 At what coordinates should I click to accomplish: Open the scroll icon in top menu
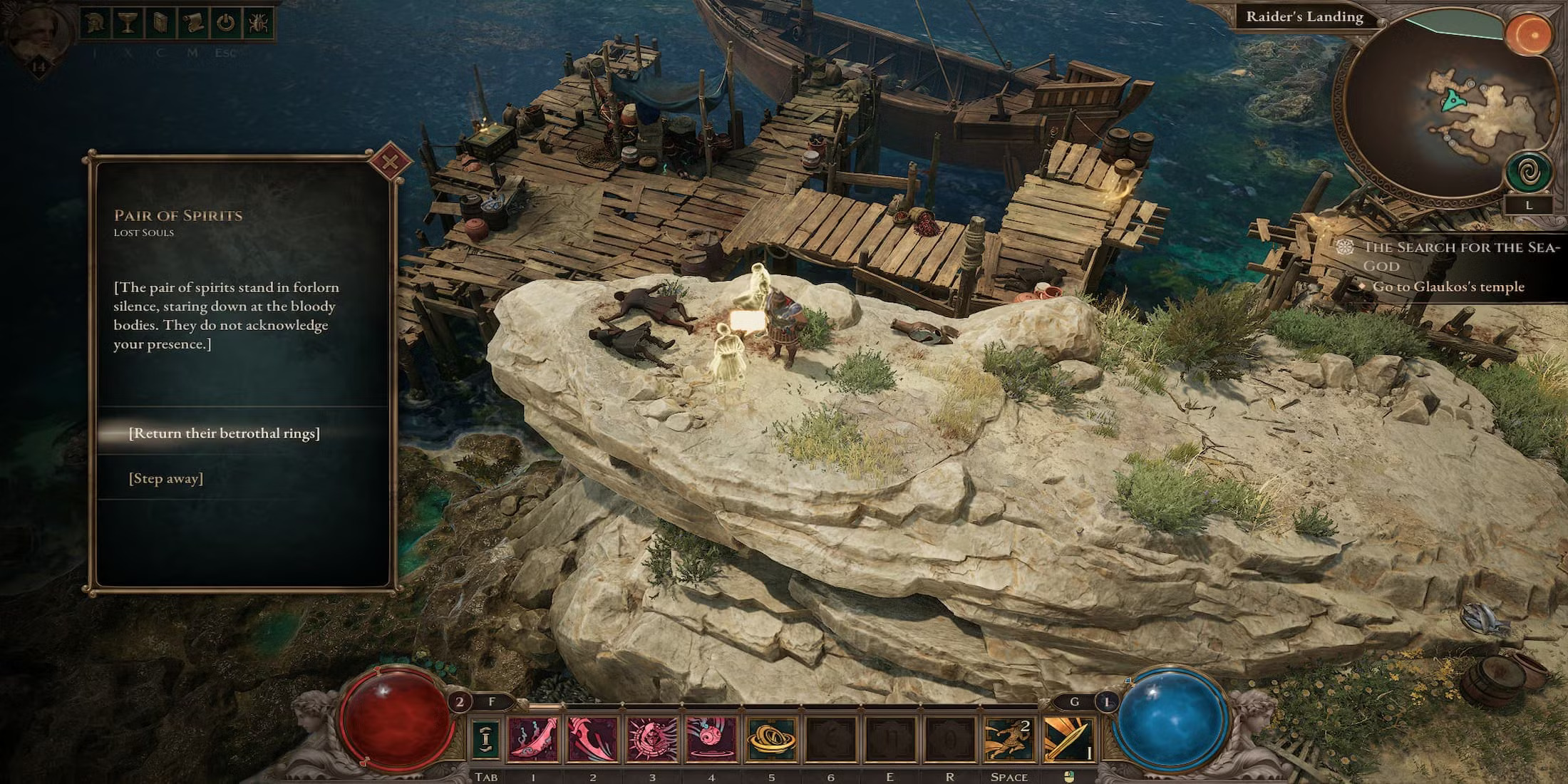192,23
